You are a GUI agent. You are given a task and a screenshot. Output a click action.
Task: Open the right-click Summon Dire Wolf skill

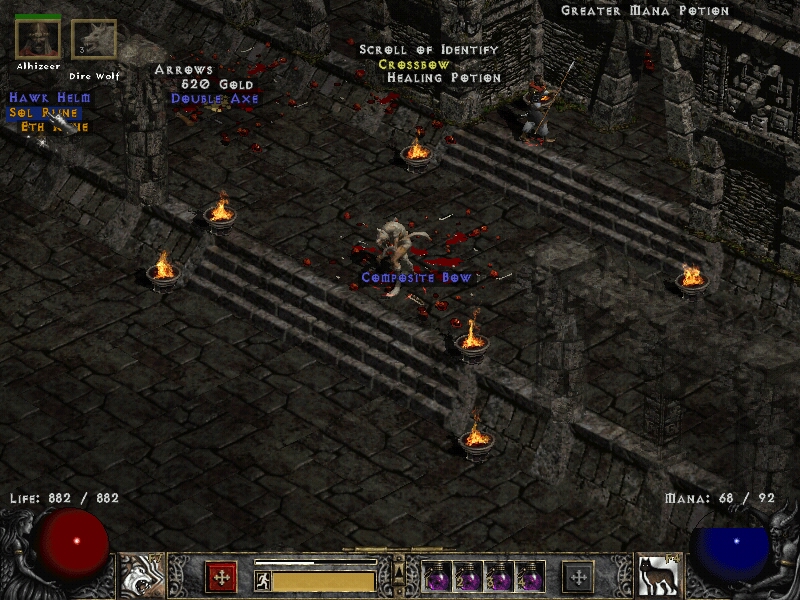coord(658,575)
